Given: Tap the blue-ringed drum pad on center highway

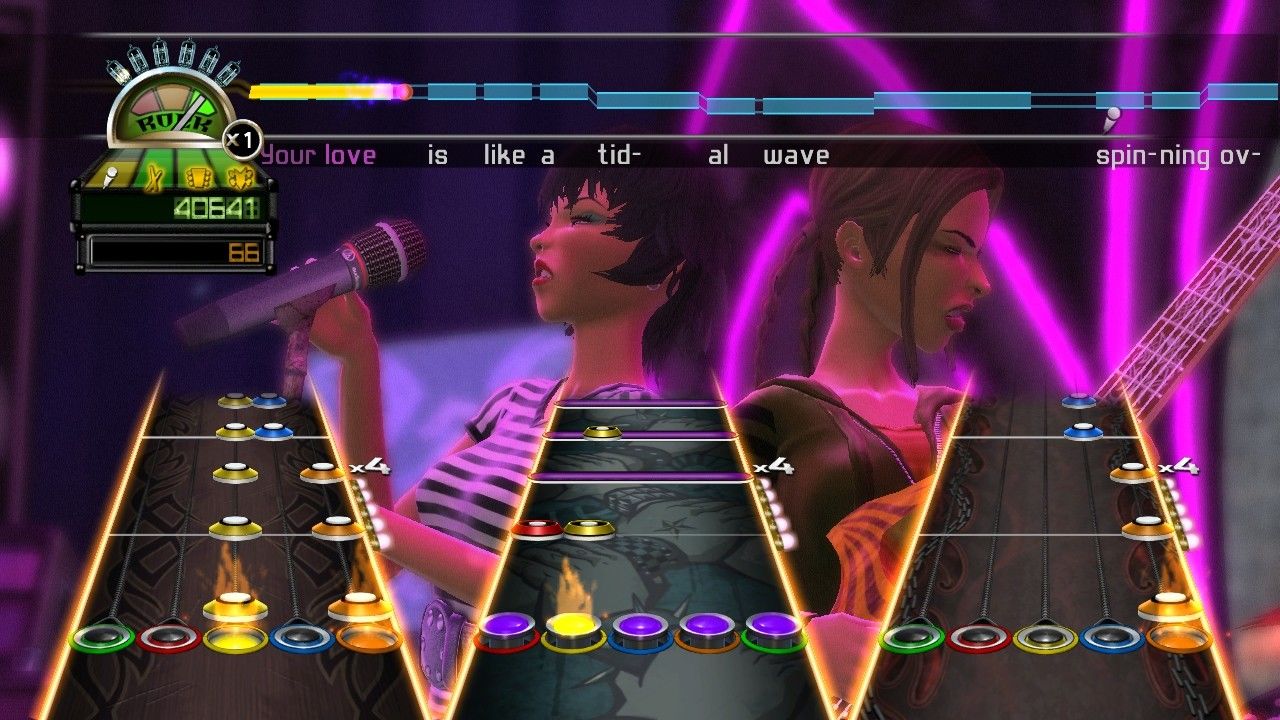Looking at the screenshot, I should coord(640,630).
